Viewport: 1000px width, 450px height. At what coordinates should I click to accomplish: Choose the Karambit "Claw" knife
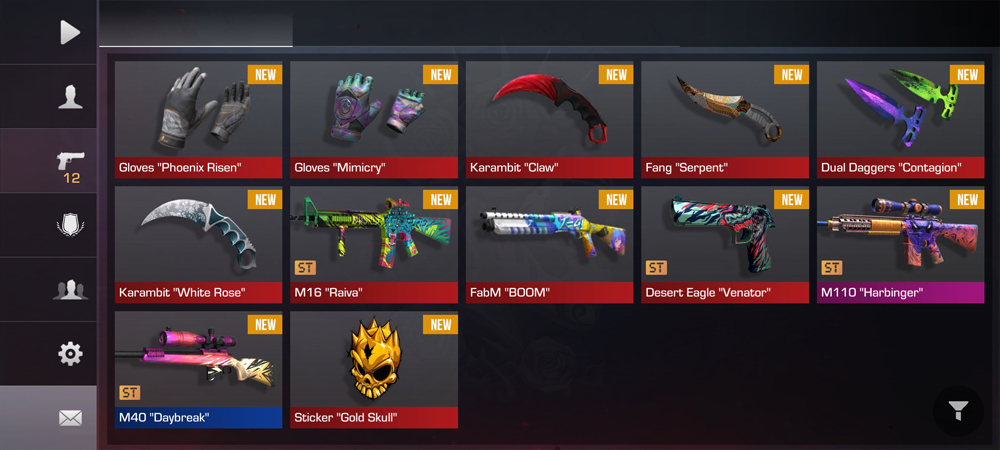549,119
